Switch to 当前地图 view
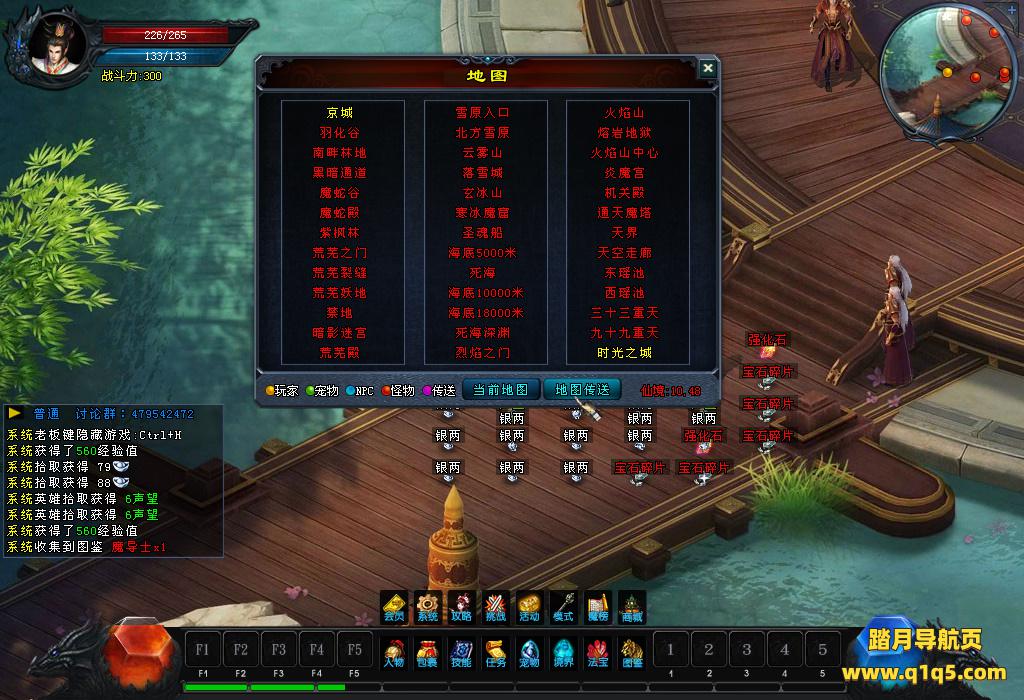Image resolution: width=1024 pixels, height=700 pixels. (500, 390)
